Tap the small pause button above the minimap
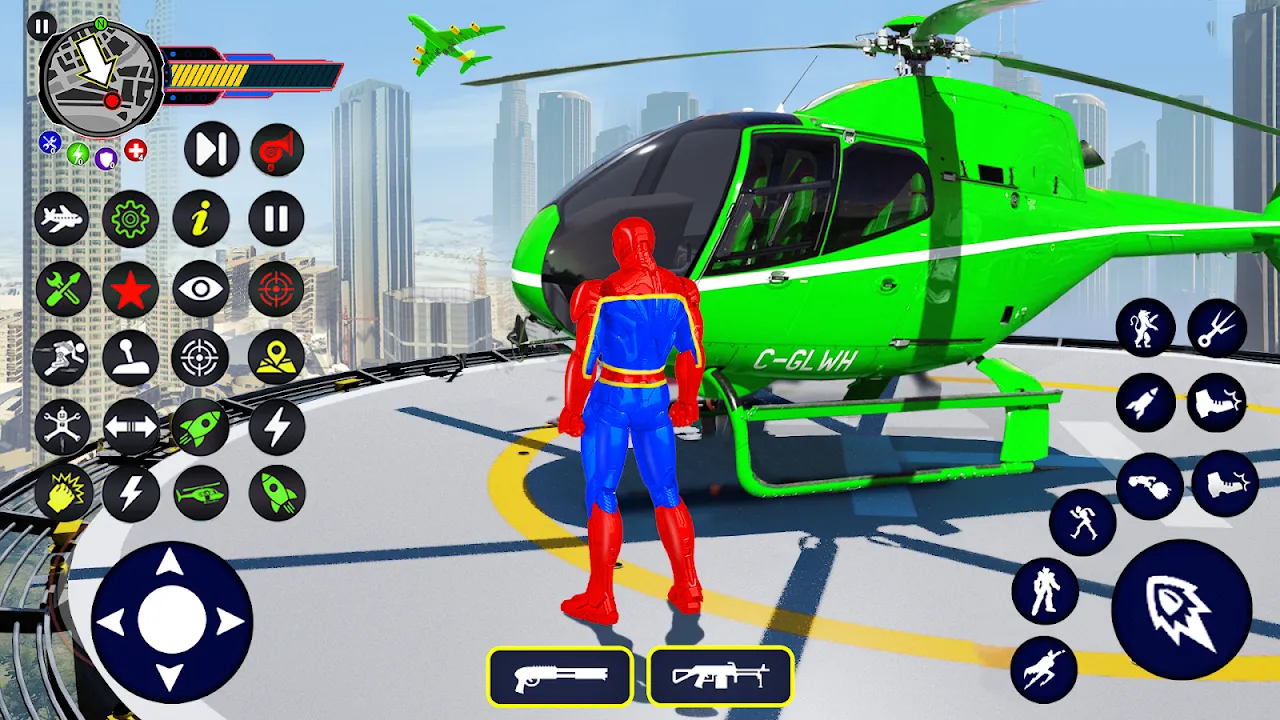This screenshot has height=720, width=1280. tap(42, 26)
